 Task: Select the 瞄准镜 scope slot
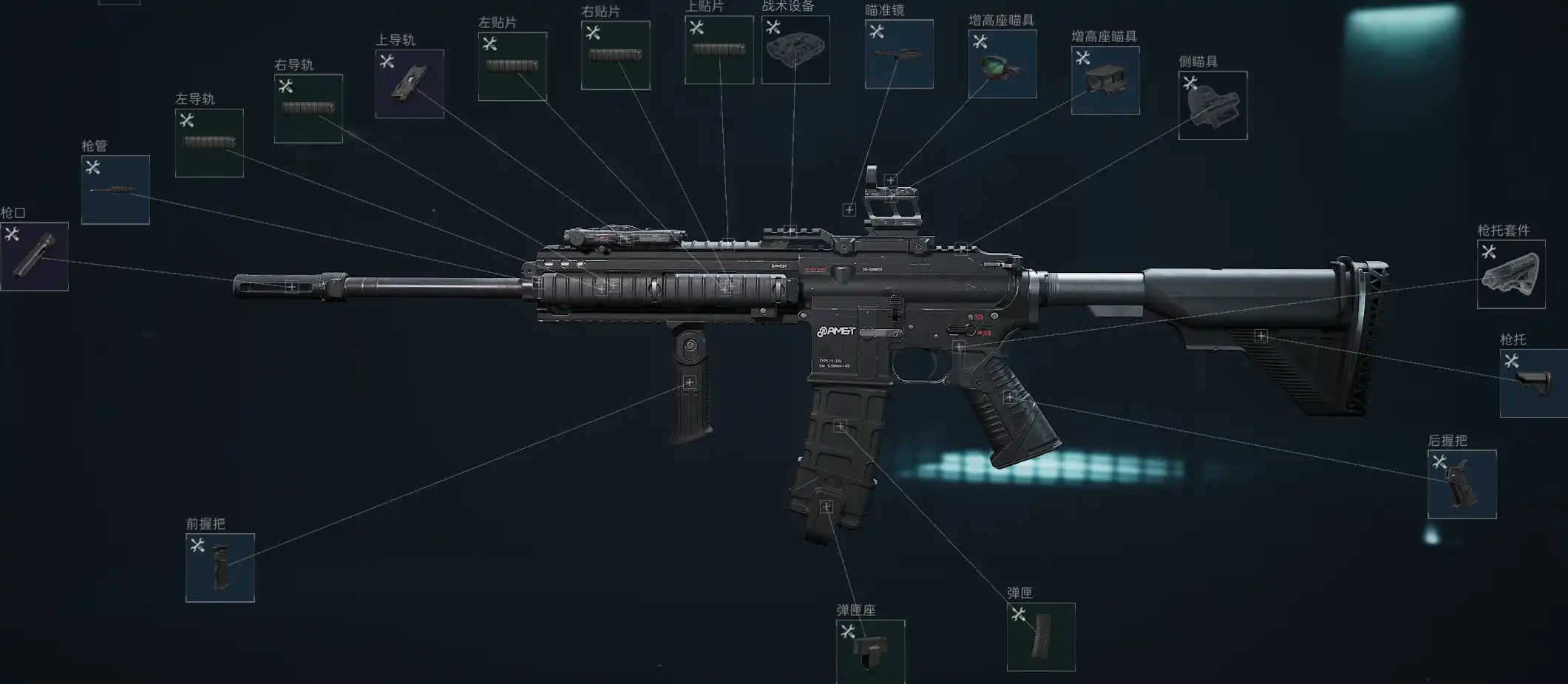click(899, 55)
